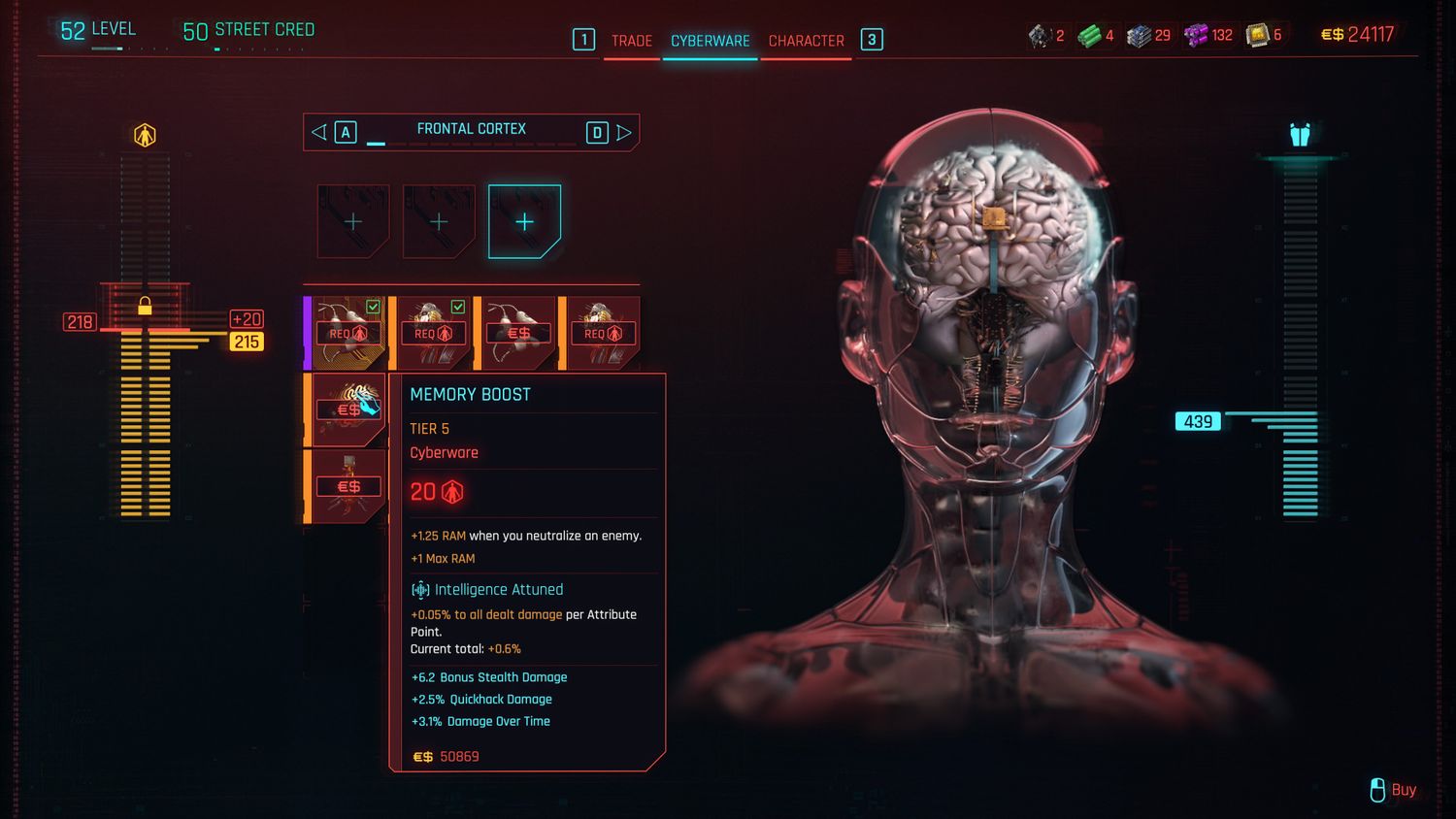This screenshot has height=819, width=1456.
Task: Click the armor icon above the left gauge
Action: click(145, 135)
